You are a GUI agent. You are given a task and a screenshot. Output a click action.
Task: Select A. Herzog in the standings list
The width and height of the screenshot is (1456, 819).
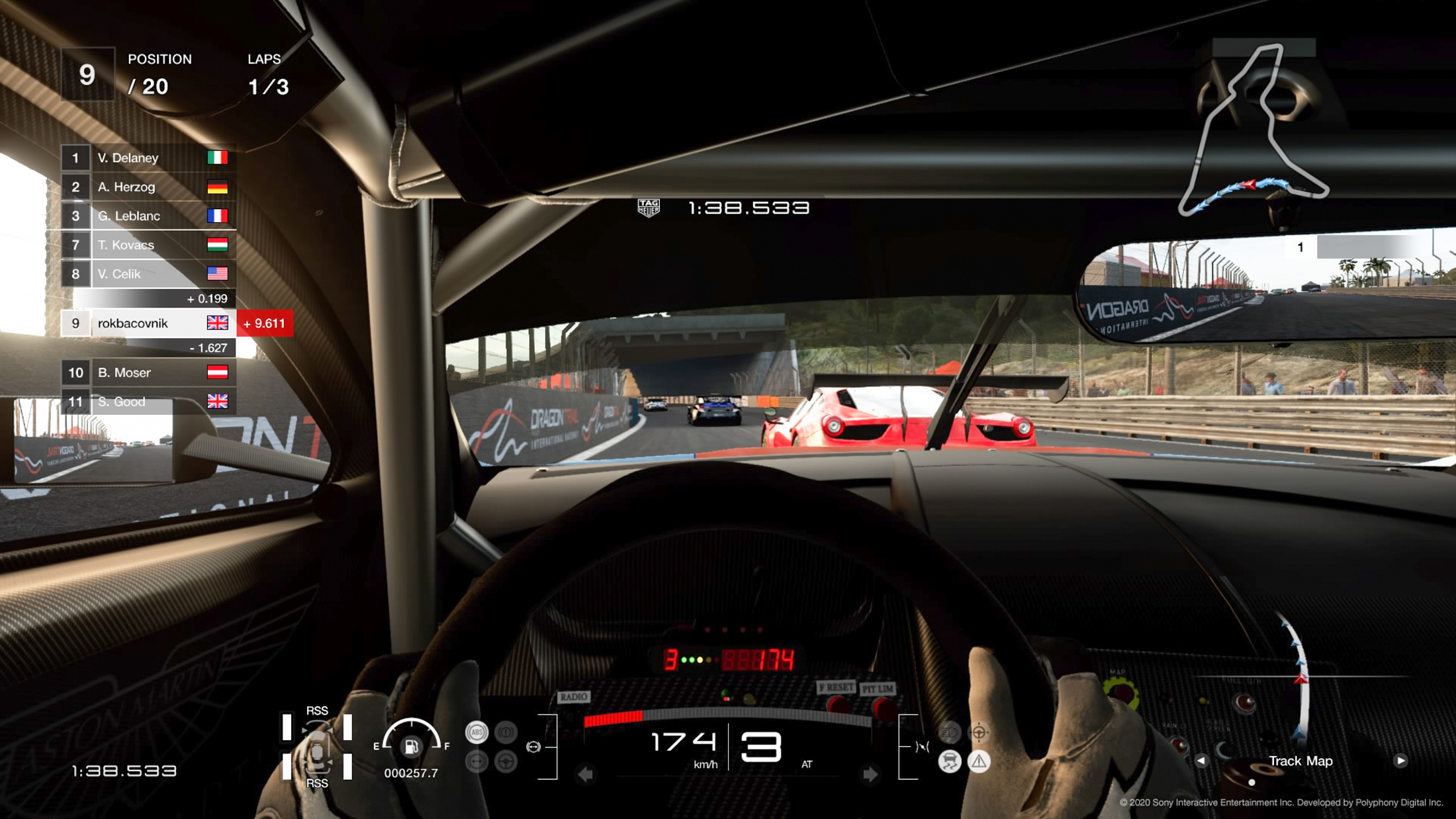coord(147,187)
